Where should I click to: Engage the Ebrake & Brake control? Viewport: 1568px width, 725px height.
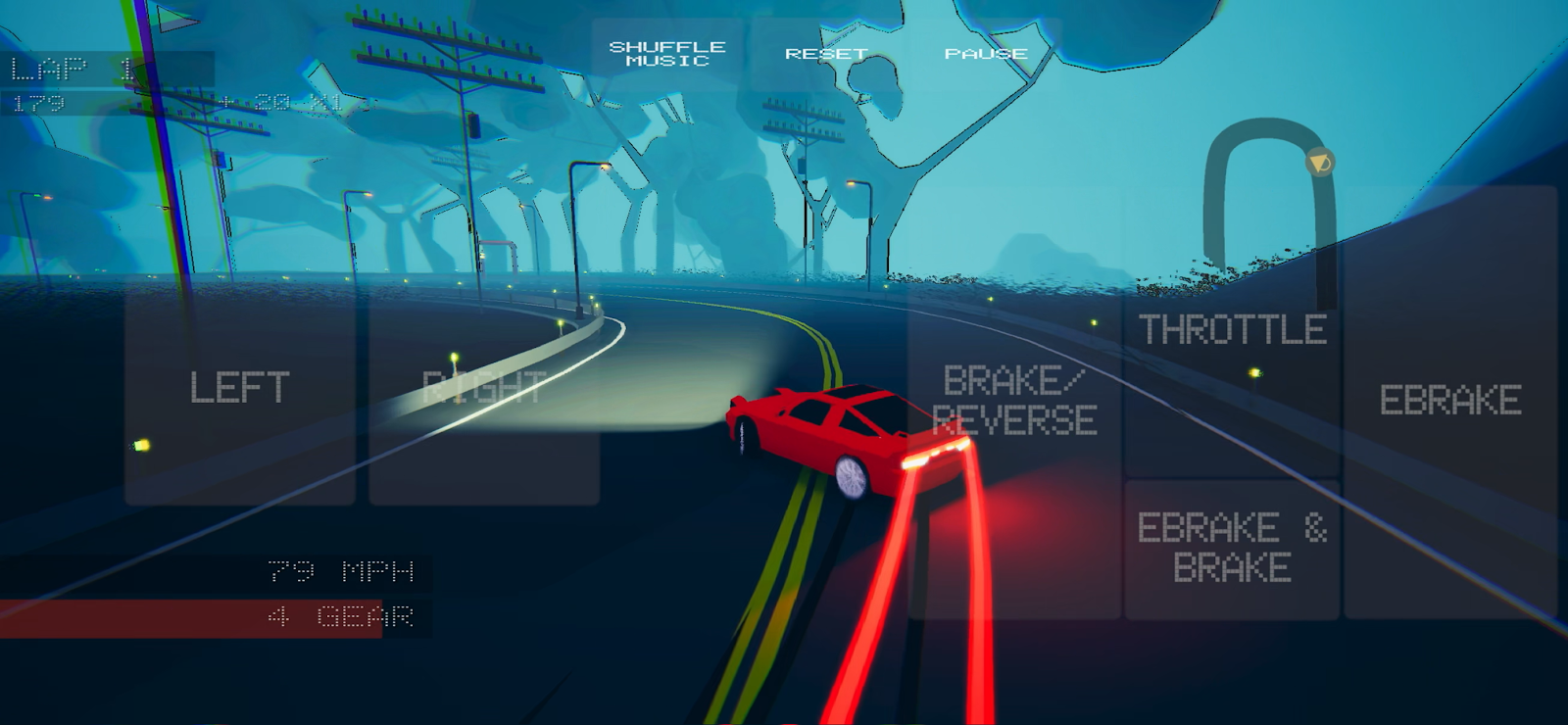pos(1232,549)
